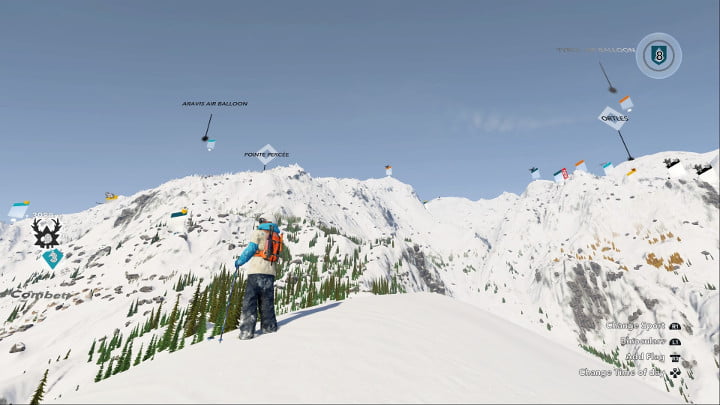
Task: Select the Combet location label
Action: click(x=41, y=295)
